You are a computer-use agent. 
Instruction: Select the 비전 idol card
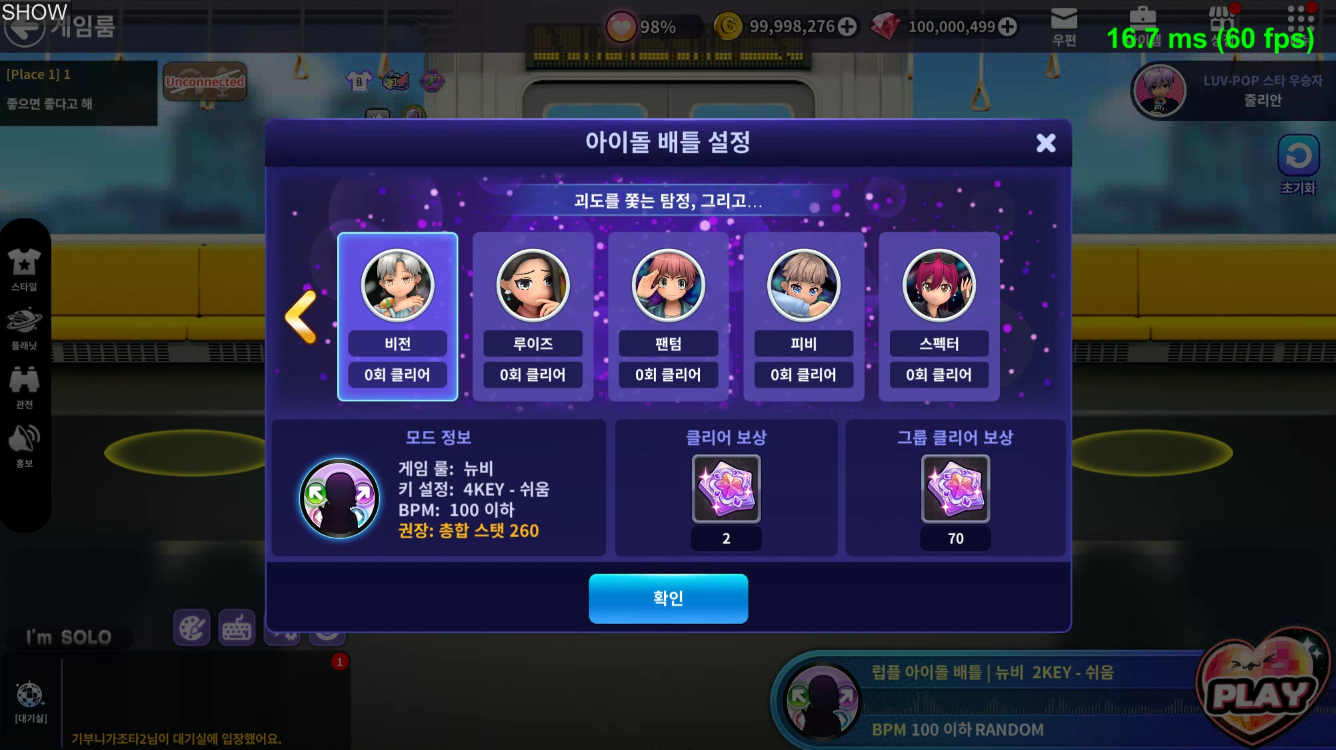coord(397,316)
